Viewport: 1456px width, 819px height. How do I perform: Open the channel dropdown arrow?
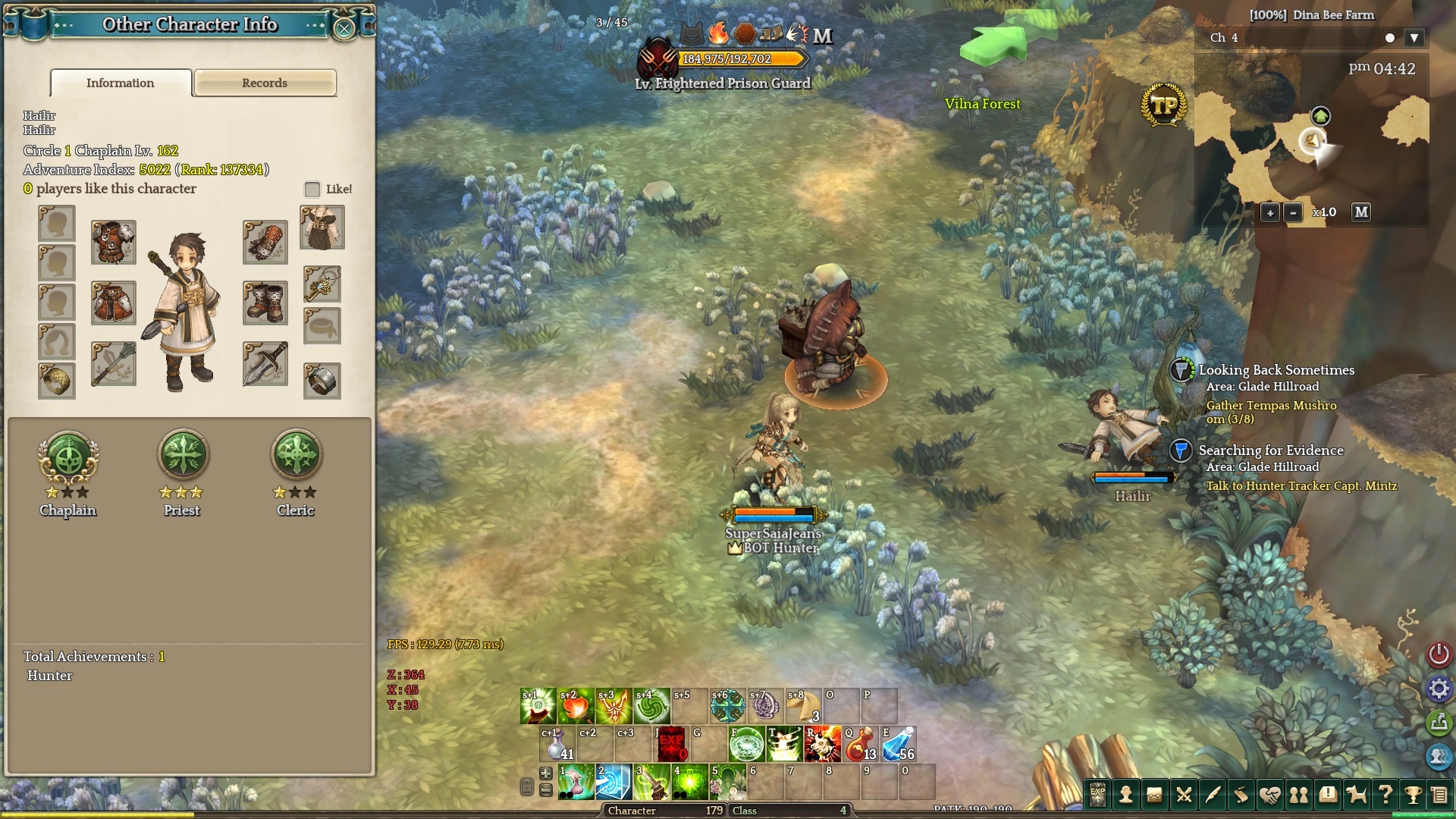click(x=1414, y=38)
